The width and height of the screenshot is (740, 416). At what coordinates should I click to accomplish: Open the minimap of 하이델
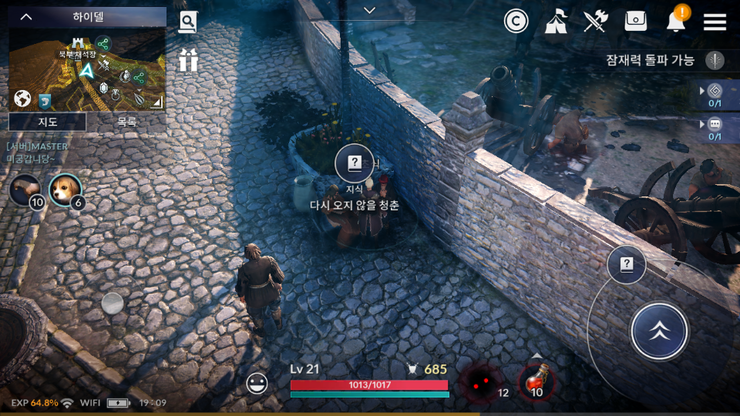[88, 68]
